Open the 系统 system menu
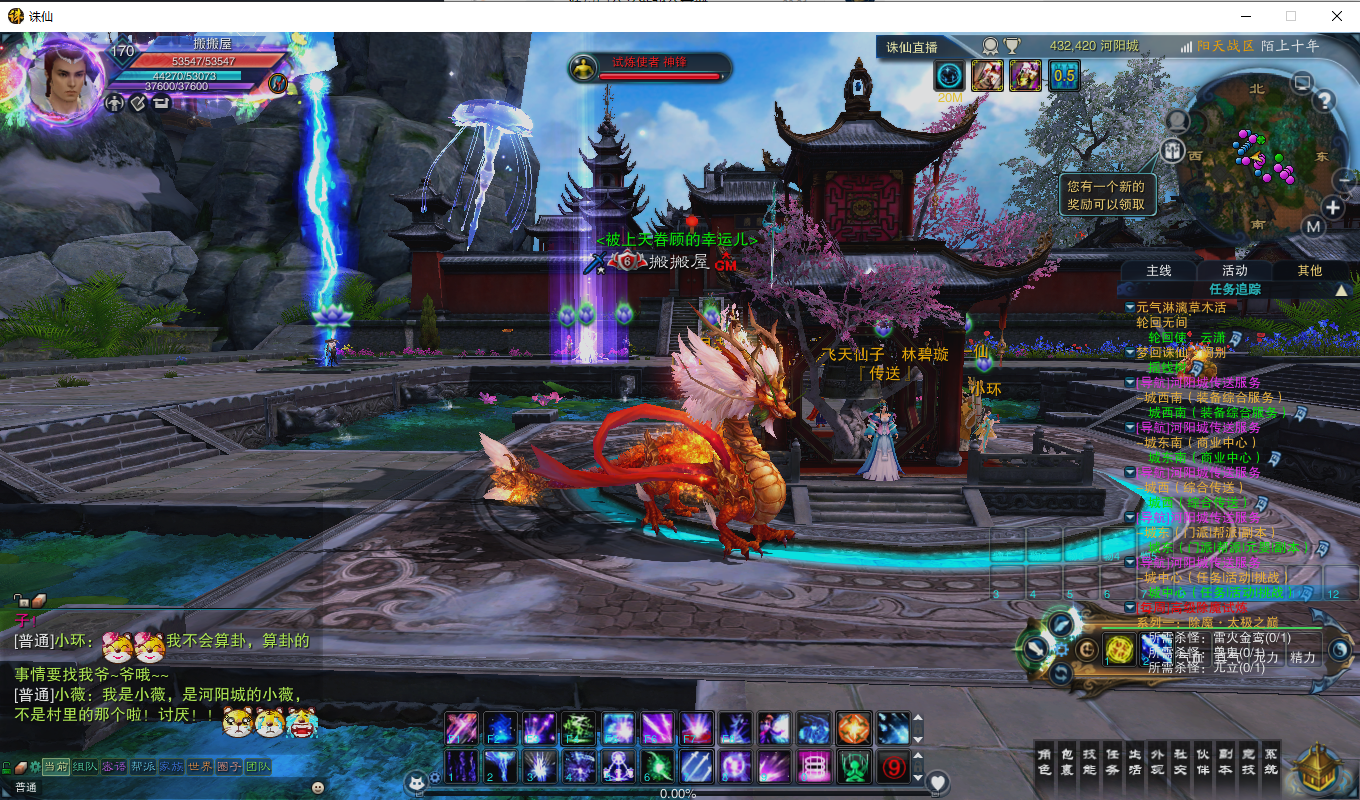 coord(1271,762)
